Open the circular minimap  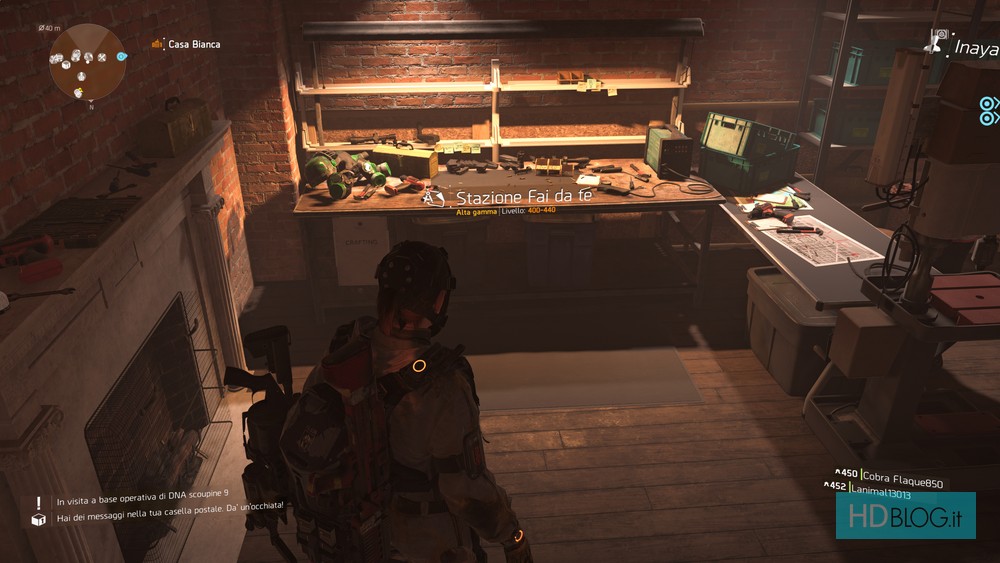87,62
